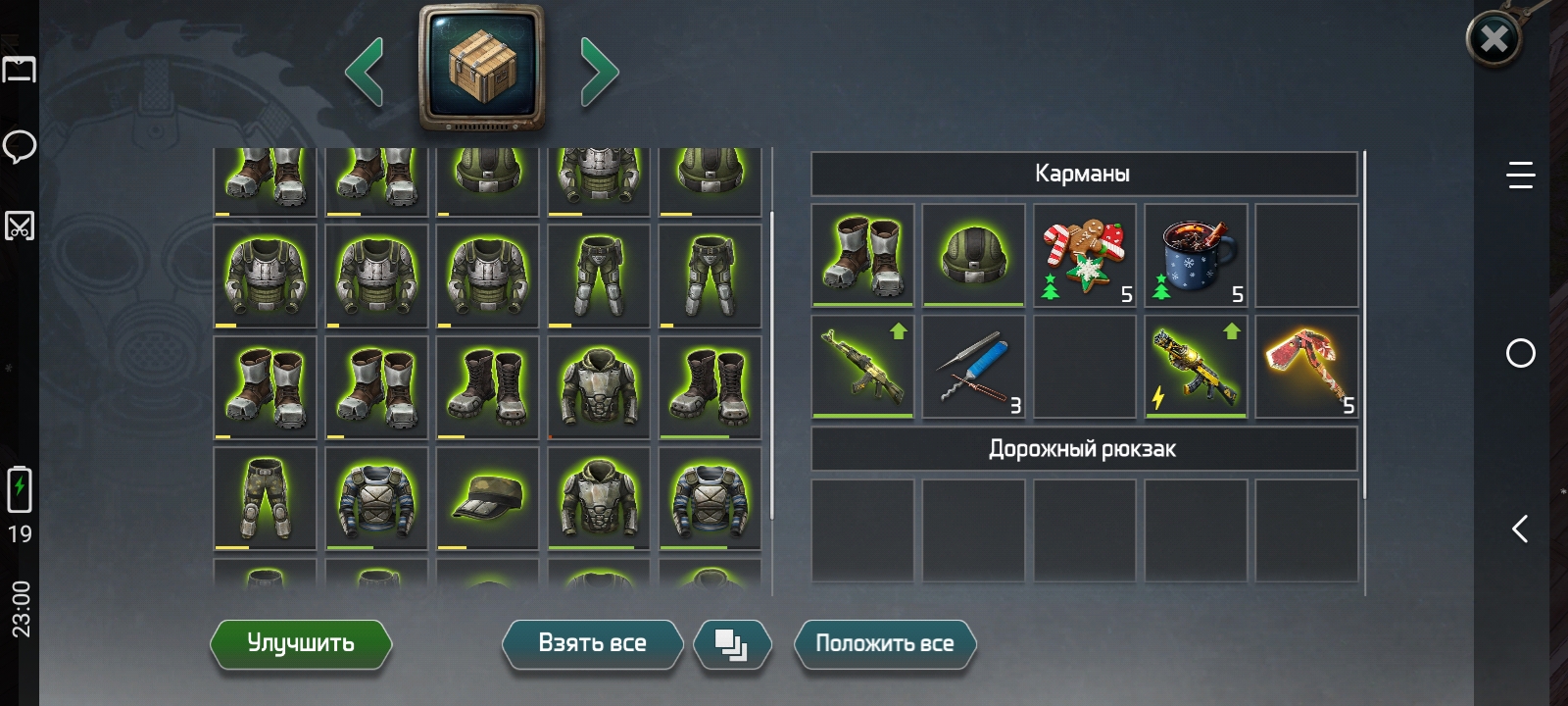Open the Android recent-apps menu button
This screenshot has width=1568, height=706.
[x=1520, y=176]
